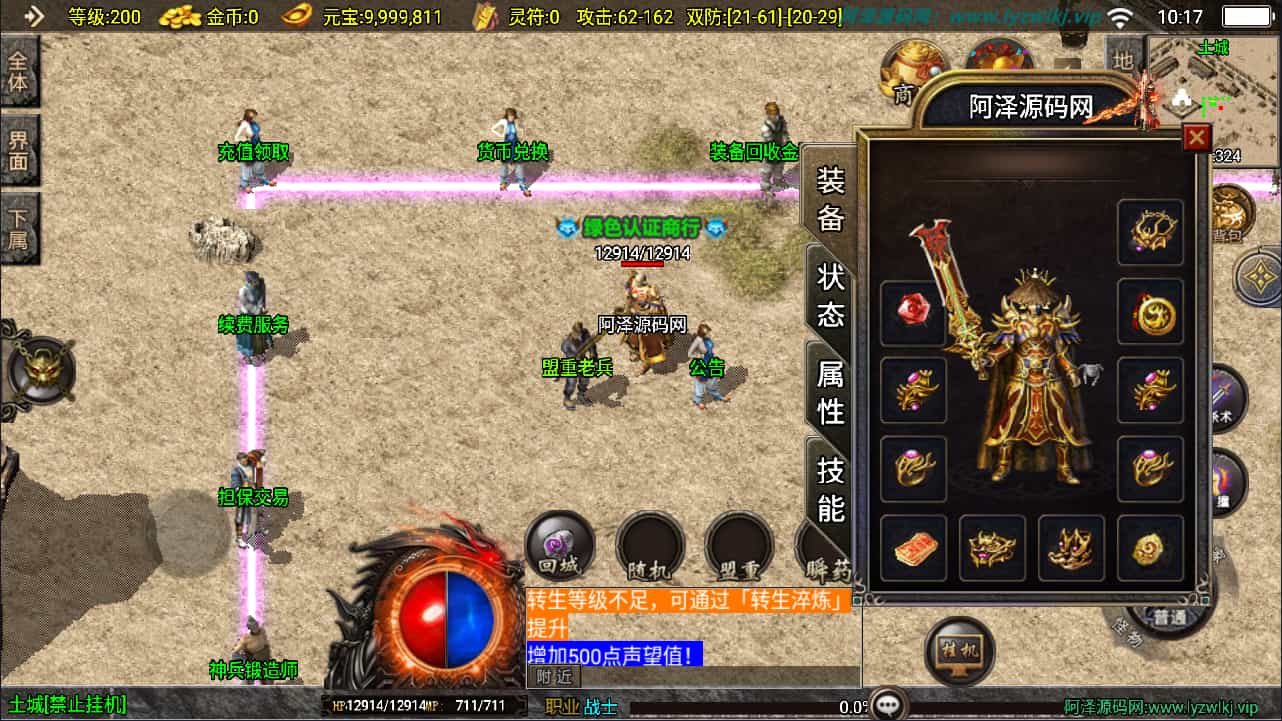Switch to the 技能 skills tab
This screenshot has width=1282, height=721.
click(x=828, y=490)
